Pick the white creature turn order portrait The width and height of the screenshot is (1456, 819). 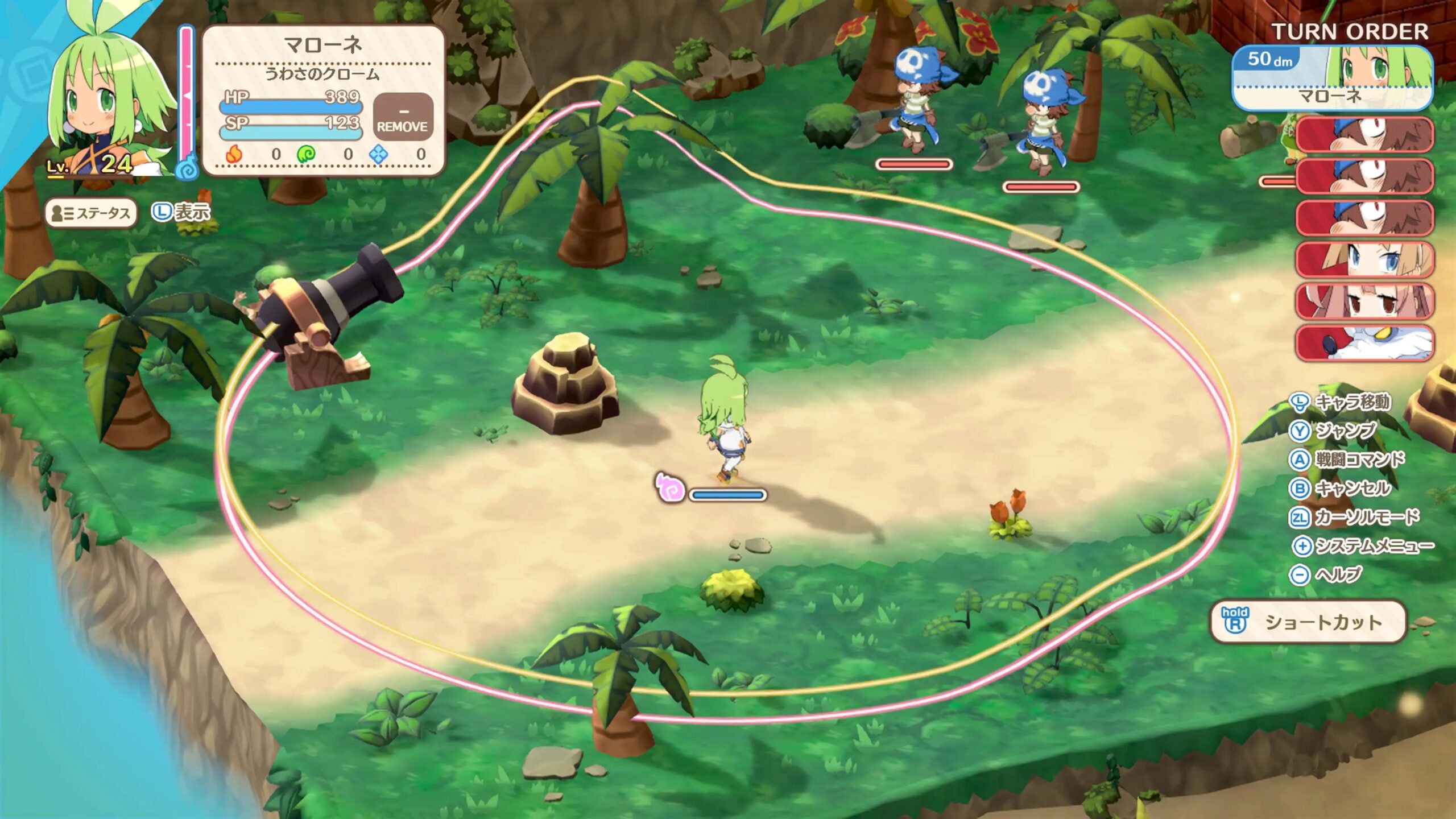pos(1364,342)
